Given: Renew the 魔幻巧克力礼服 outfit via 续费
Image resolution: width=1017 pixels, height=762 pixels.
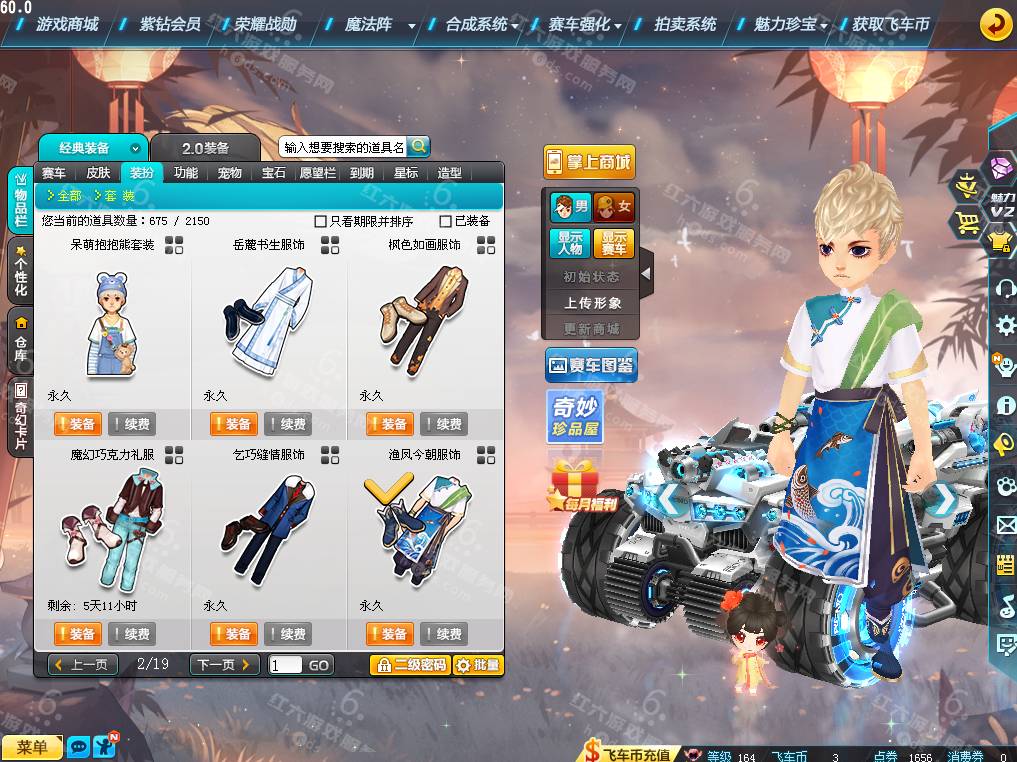Looking at the screenshot, I should point(132,634).
